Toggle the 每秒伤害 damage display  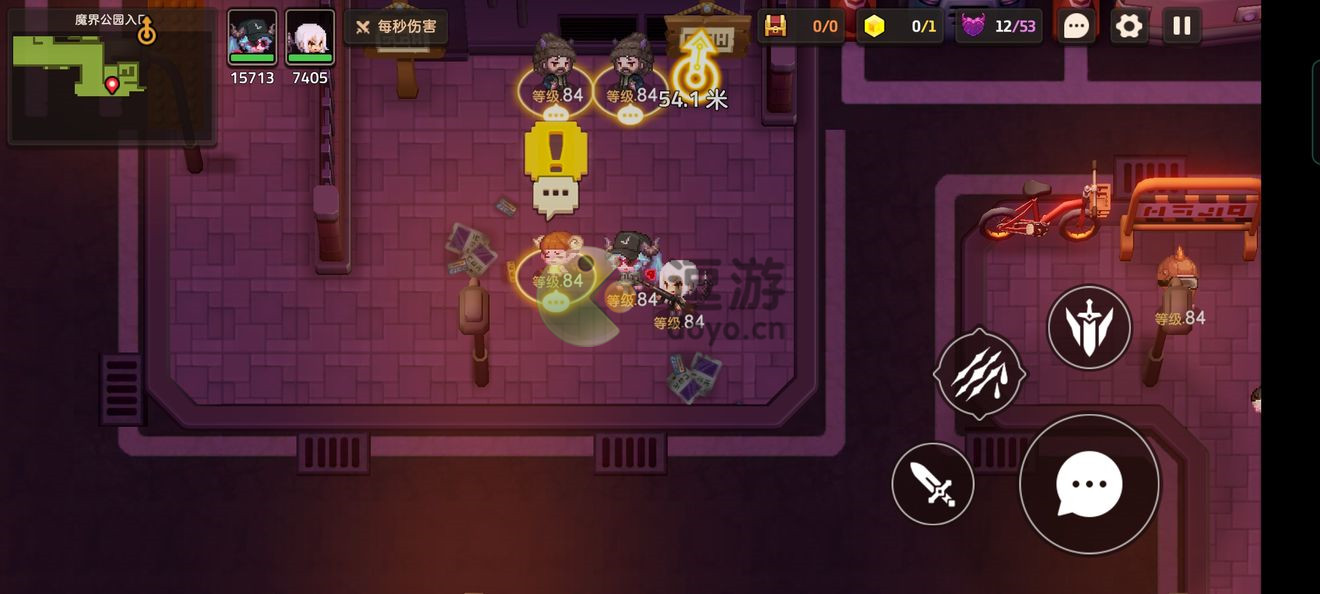pyautogui.click(x=396, y=27)
